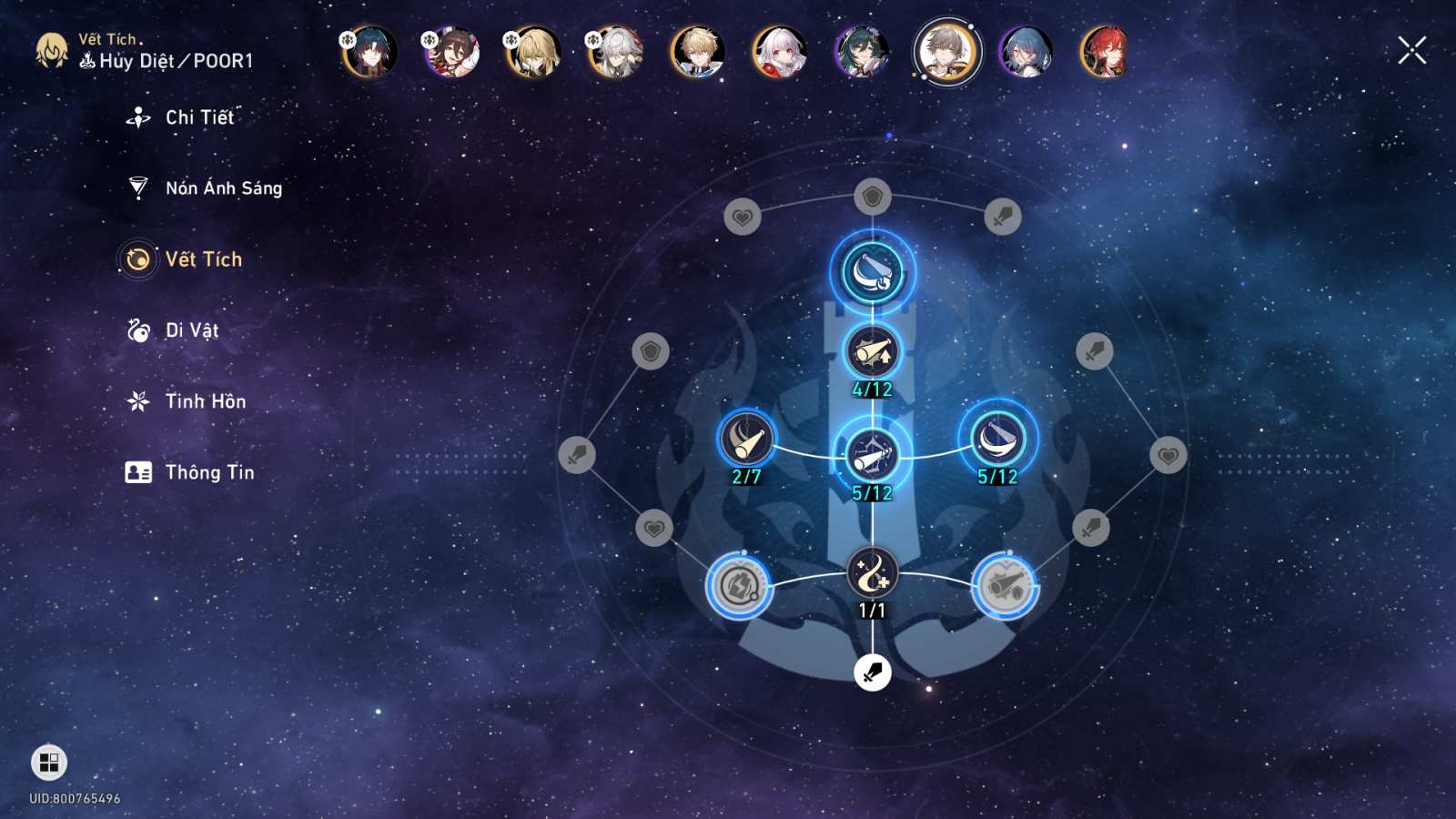Inspect the trace node labeled 1/1

872,574
